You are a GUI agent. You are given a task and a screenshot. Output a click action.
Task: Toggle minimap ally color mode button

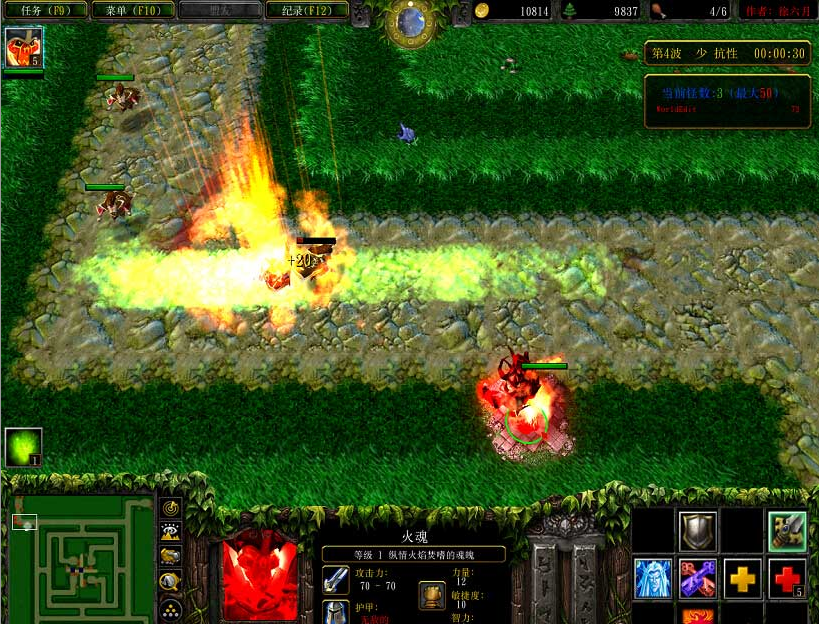[171, 556]
